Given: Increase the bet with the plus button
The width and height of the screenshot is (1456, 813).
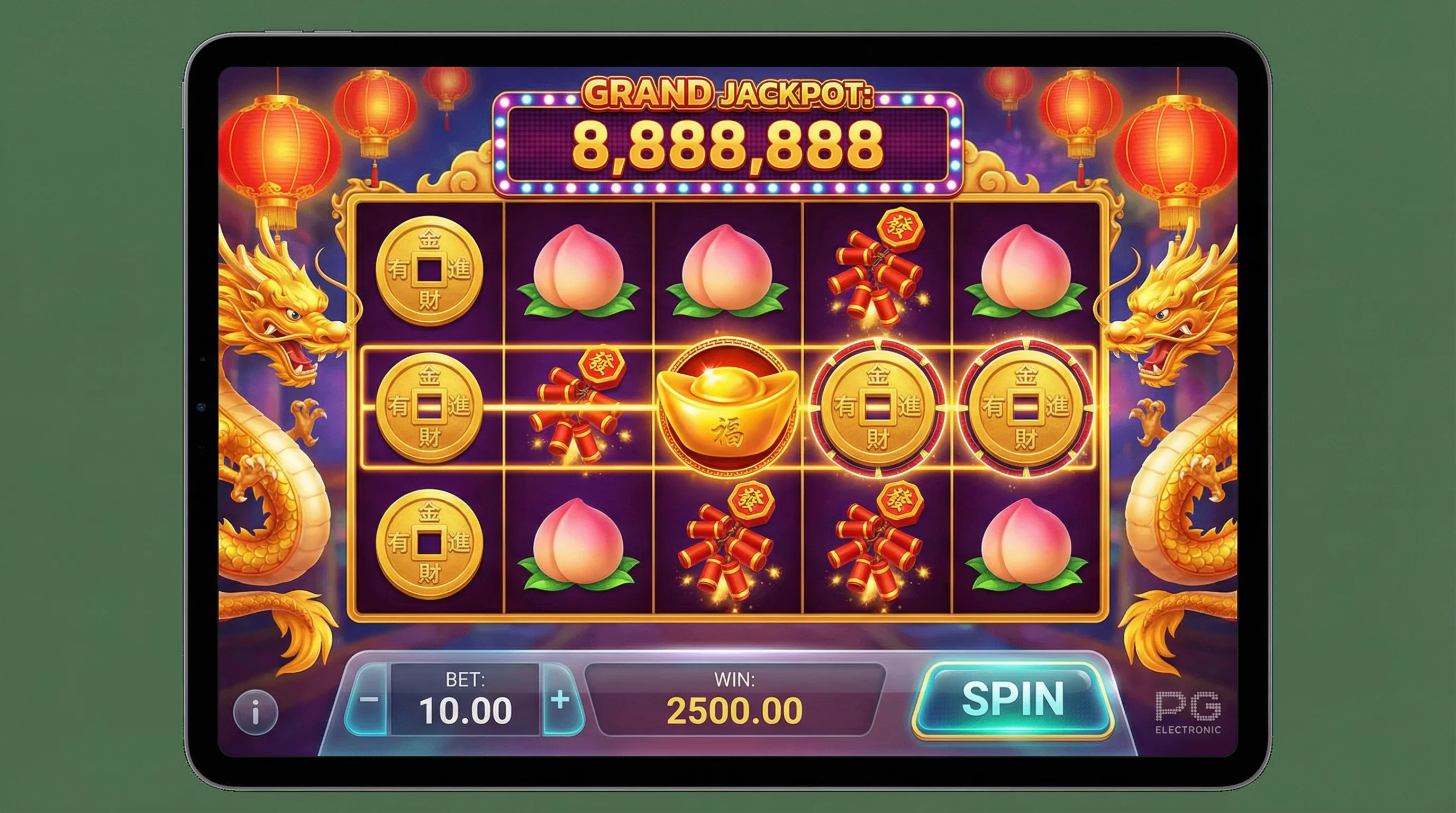Looking at the screenshot, I should pyautogui.click(x=560, y=700).
